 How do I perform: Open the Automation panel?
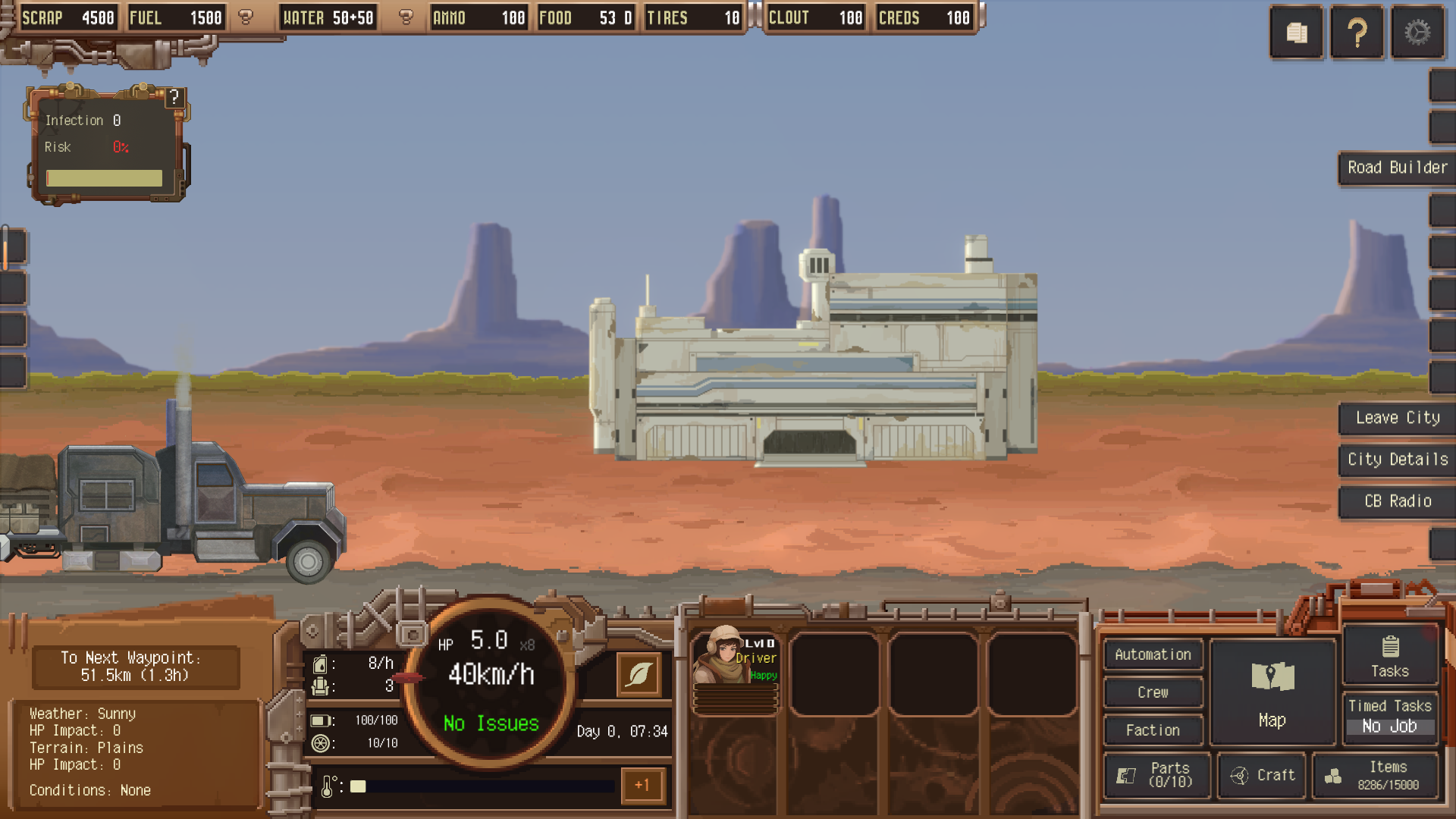pyautogui.click(x=1153, y=654)
